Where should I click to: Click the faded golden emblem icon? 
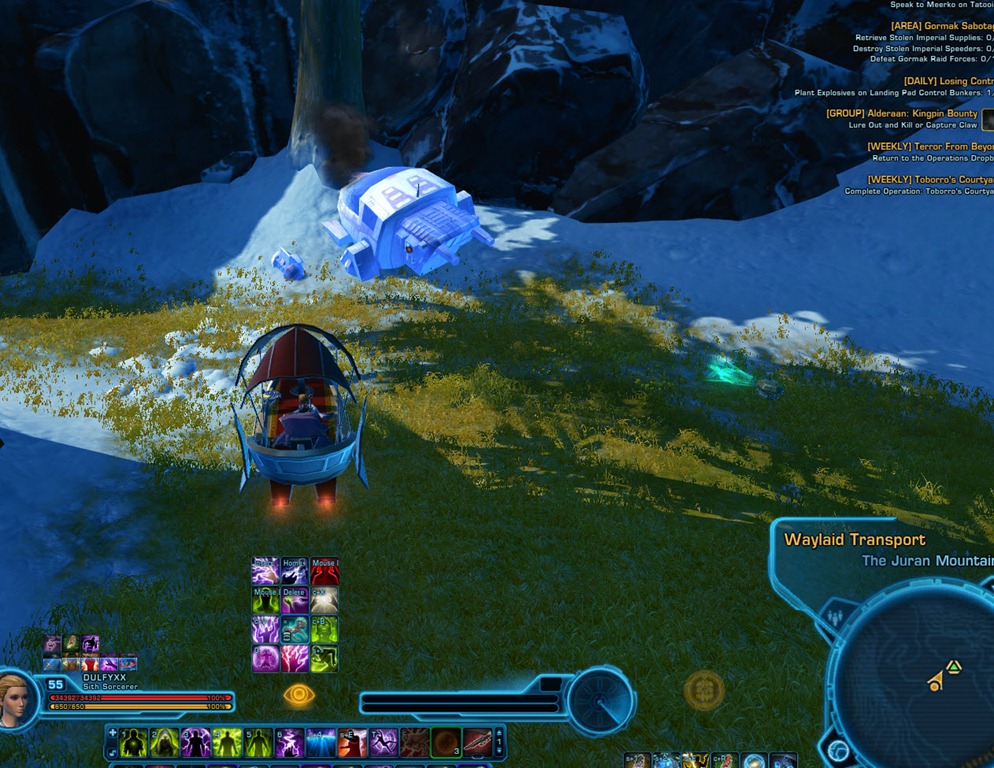pyautogui.click(x=704, y=690)
